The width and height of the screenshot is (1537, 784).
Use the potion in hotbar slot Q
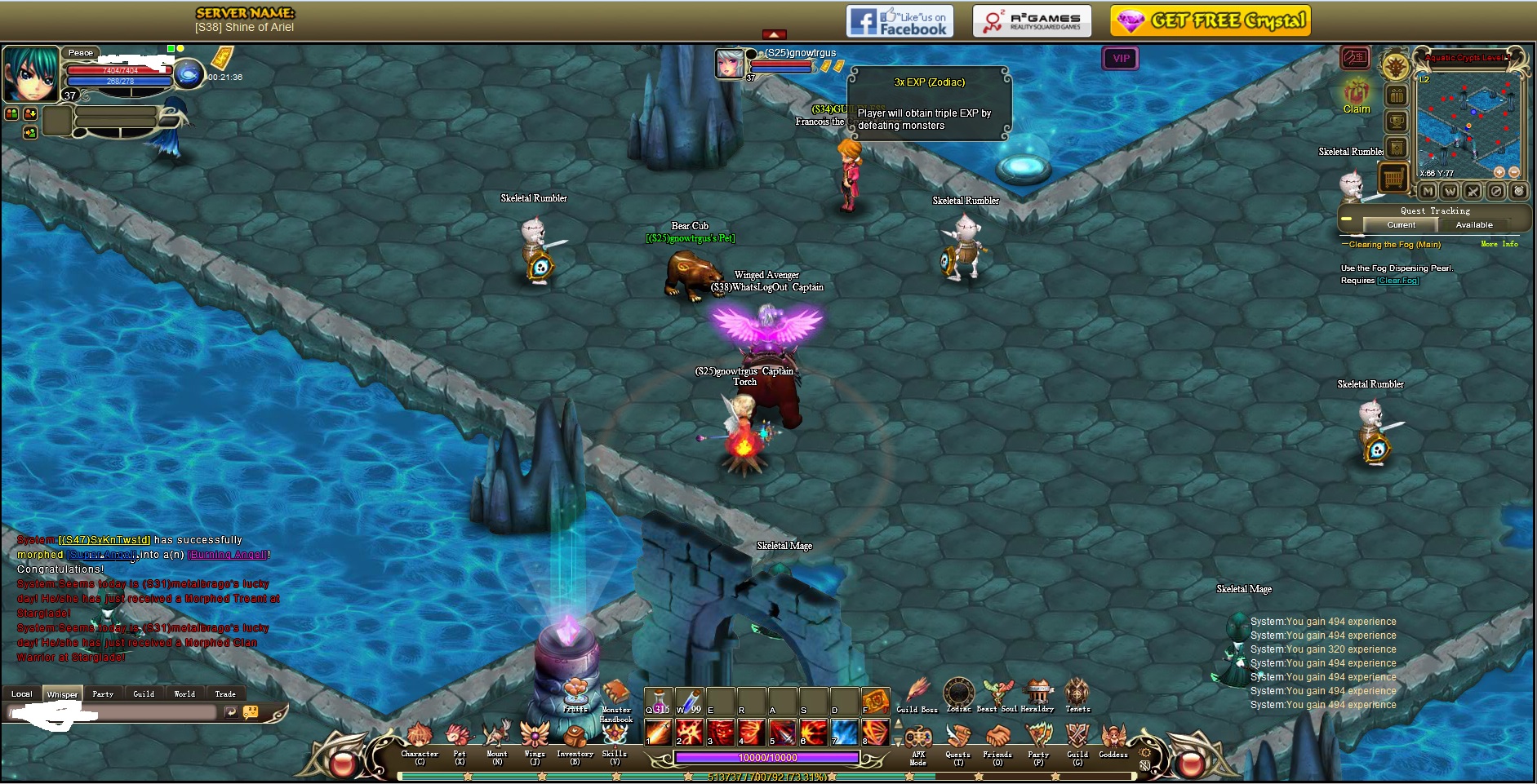659,701
